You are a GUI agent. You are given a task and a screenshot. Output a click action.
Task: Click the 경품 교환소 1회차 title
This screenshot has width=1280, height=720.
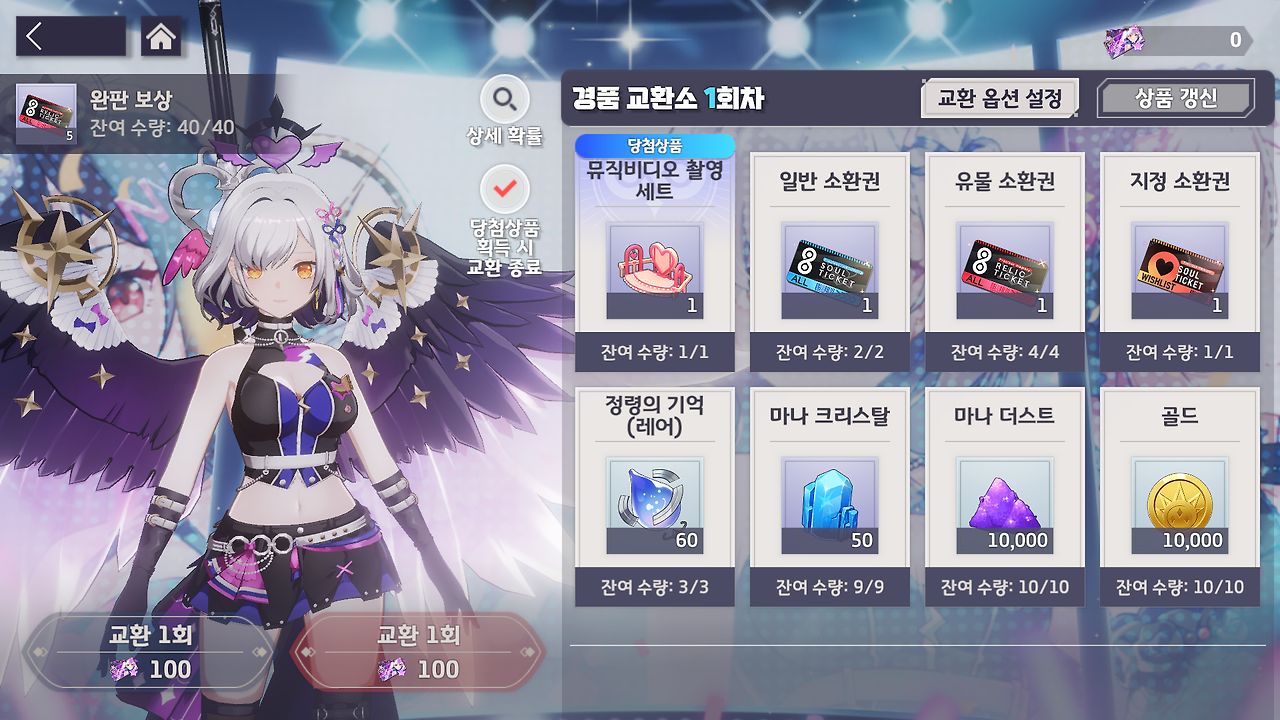click(x=666, y=98)
